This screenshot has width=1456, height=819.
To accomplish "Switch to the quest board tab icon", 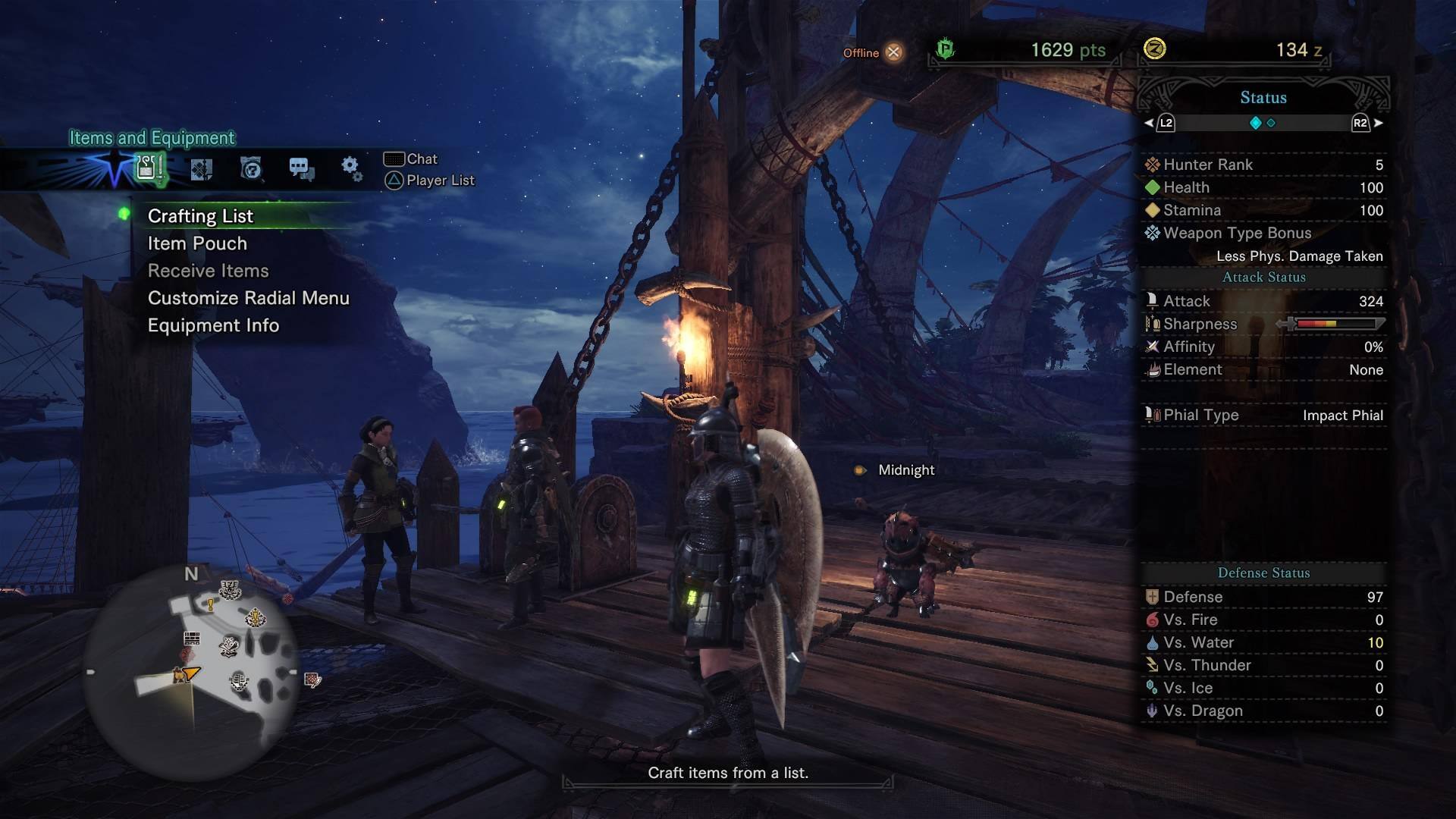I will click(201, 168).
